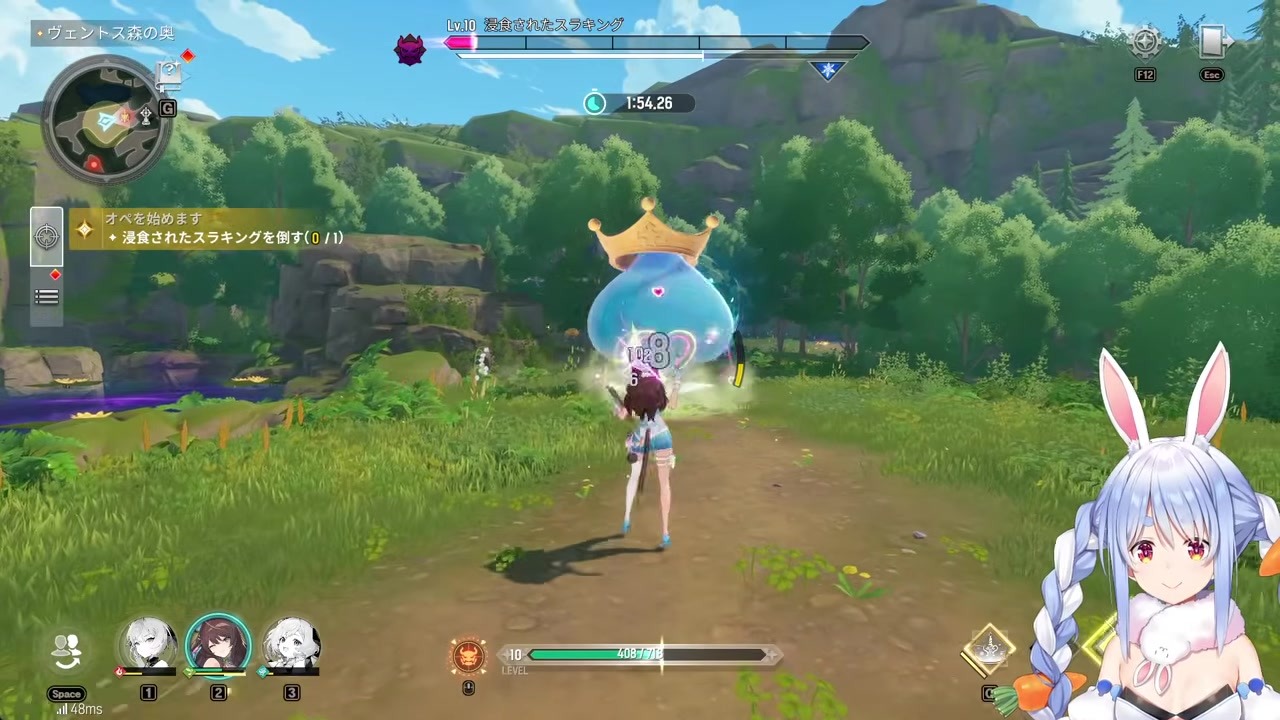This screenshot has height=720, width=1280.
Task: Open the list menu below crosshair tab
Action: 47,297
